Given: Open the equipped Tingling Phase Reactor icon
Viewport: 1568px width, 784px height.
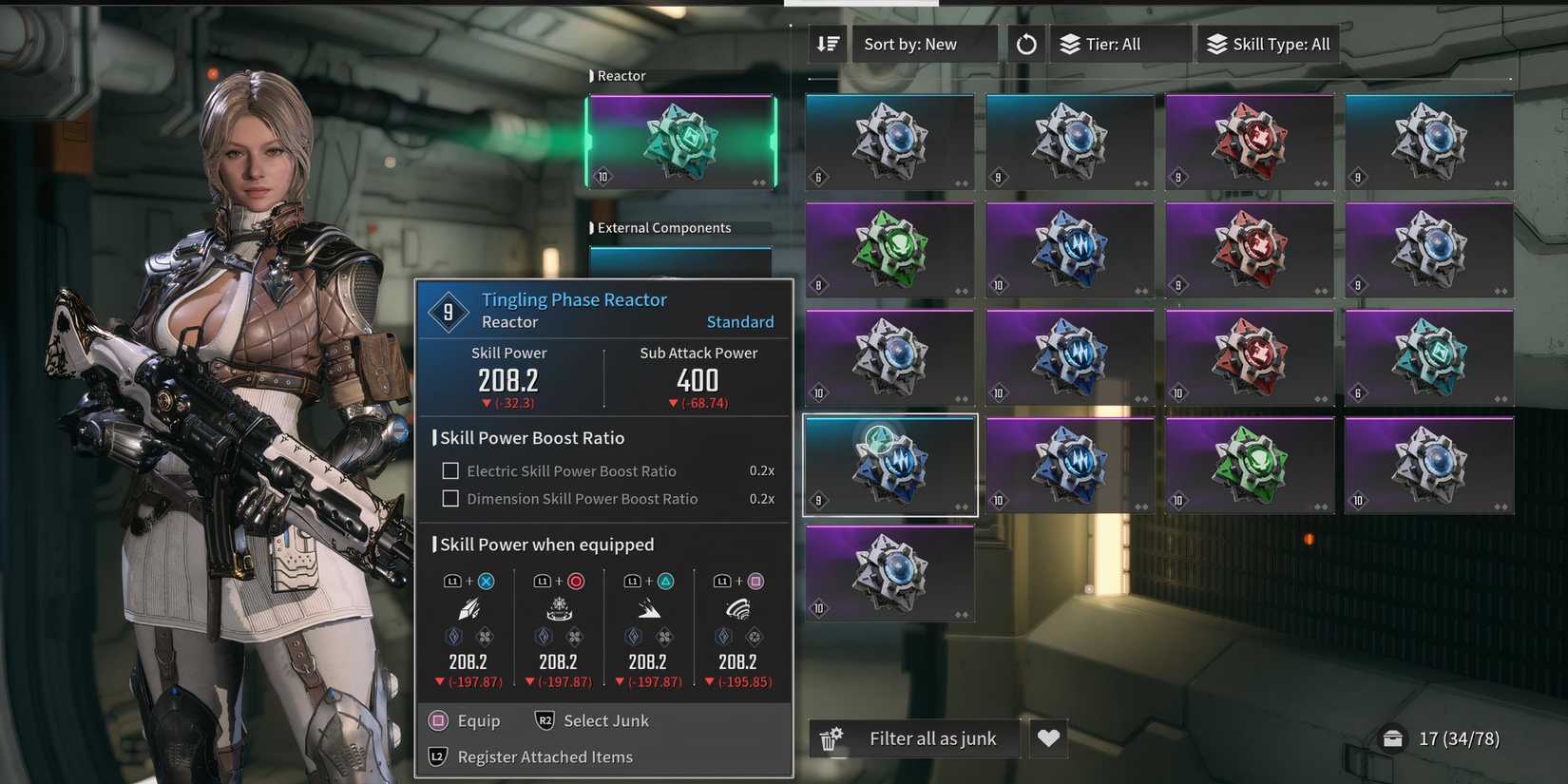Looking at the screenshot, I should coord(679,143).
